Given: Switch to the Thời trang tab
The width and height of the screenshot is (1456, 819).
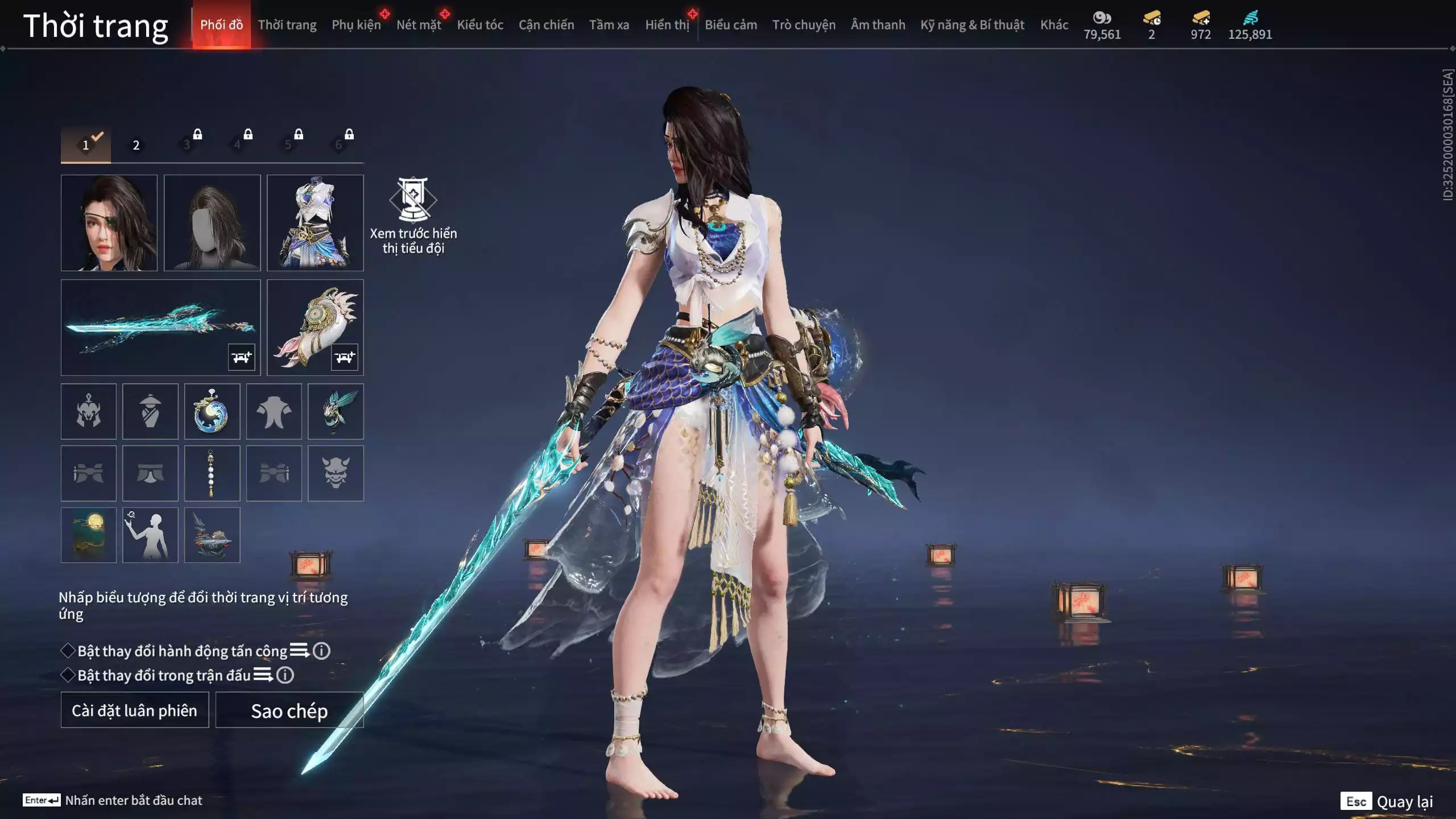Looking at the screenshot, I should (x=287, y=25).
